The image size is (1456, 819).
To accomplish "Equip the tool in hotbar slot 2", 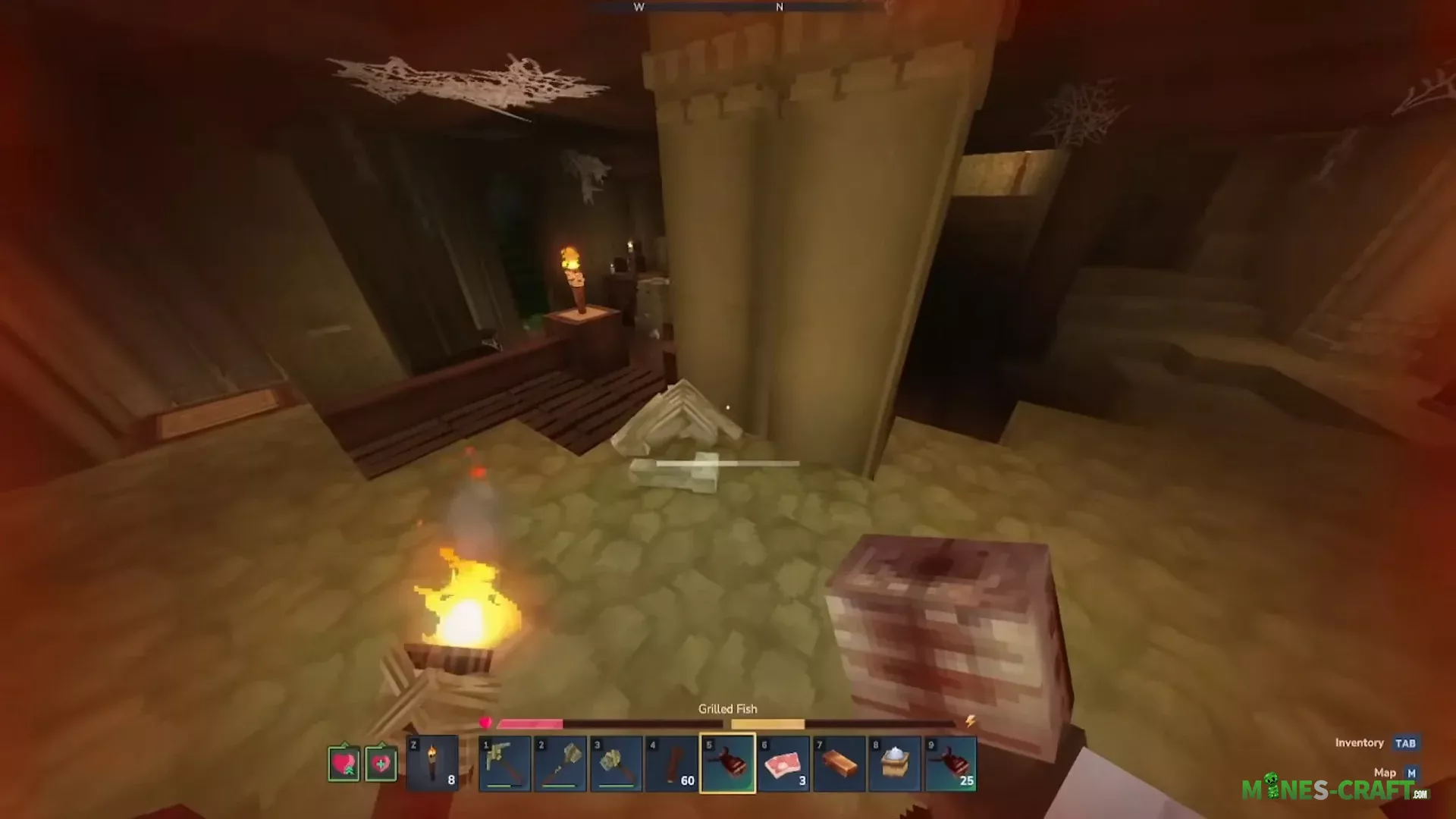I will [560, 763].
